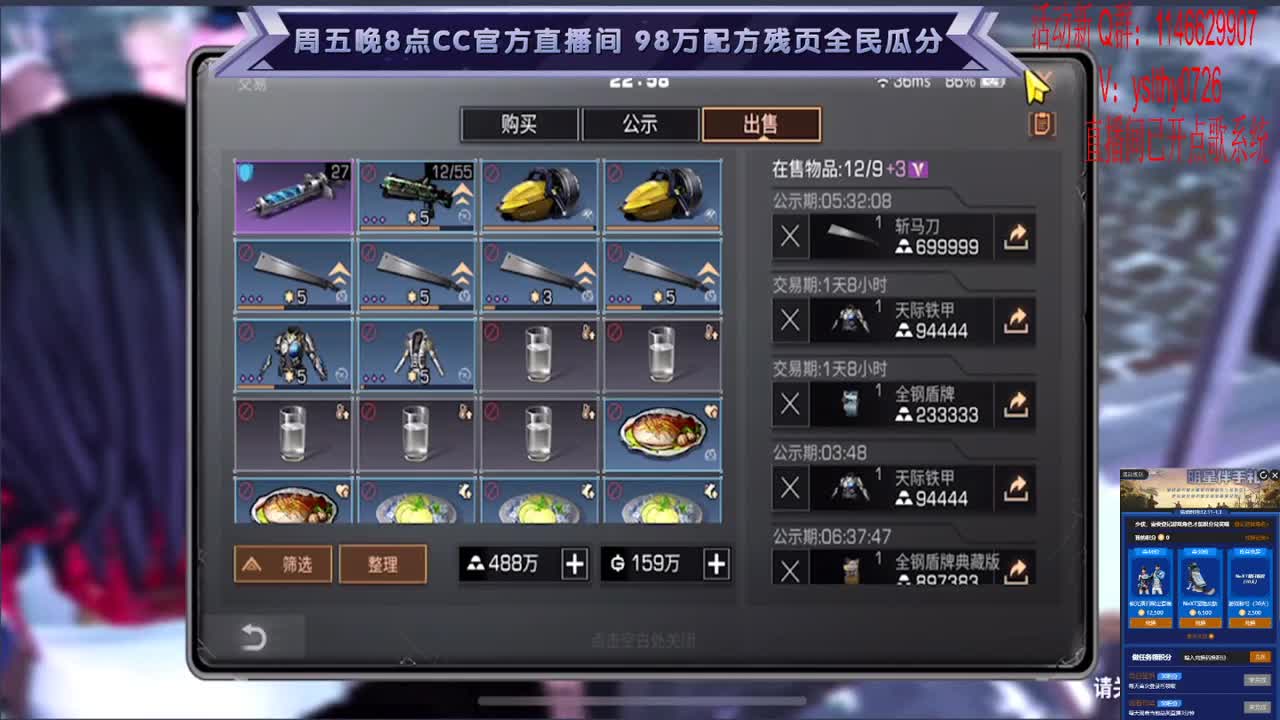Switch to the 公示 tab
Screen dimensions: 1280x720
[x=639, y=124]
